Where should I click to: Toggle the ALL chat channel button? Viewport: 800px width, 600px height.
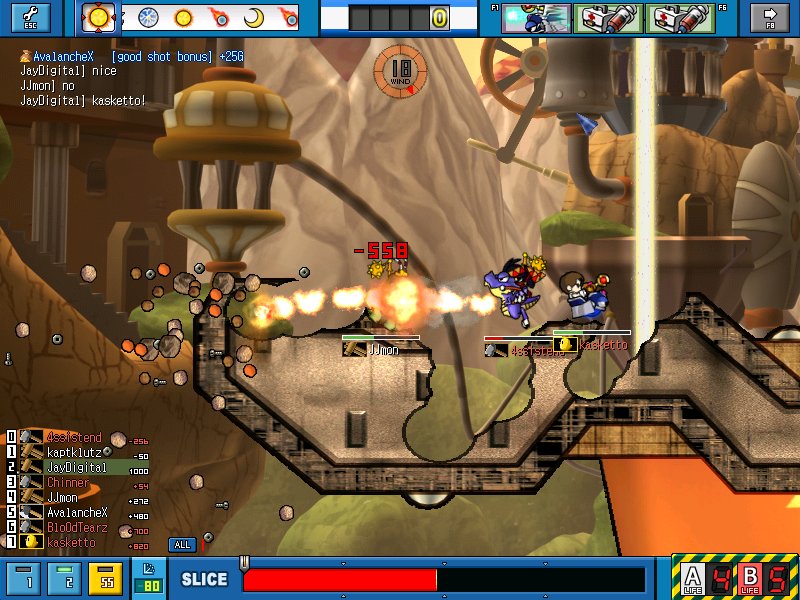coord(182,545)
